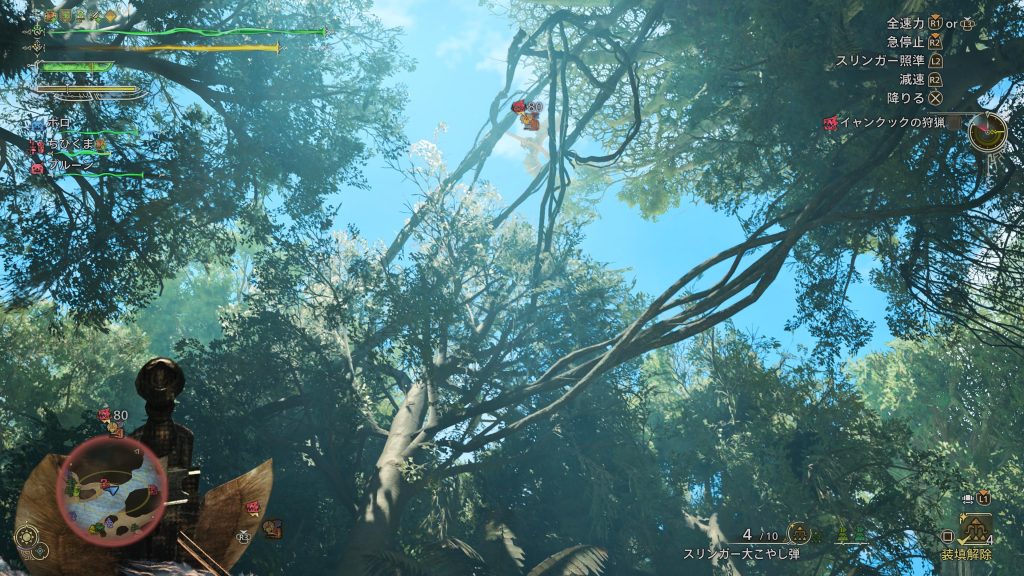Click the red monster icon right of the minimap
The height and width of the screenshot is (576, 1024).
click(x=251, y=508)
